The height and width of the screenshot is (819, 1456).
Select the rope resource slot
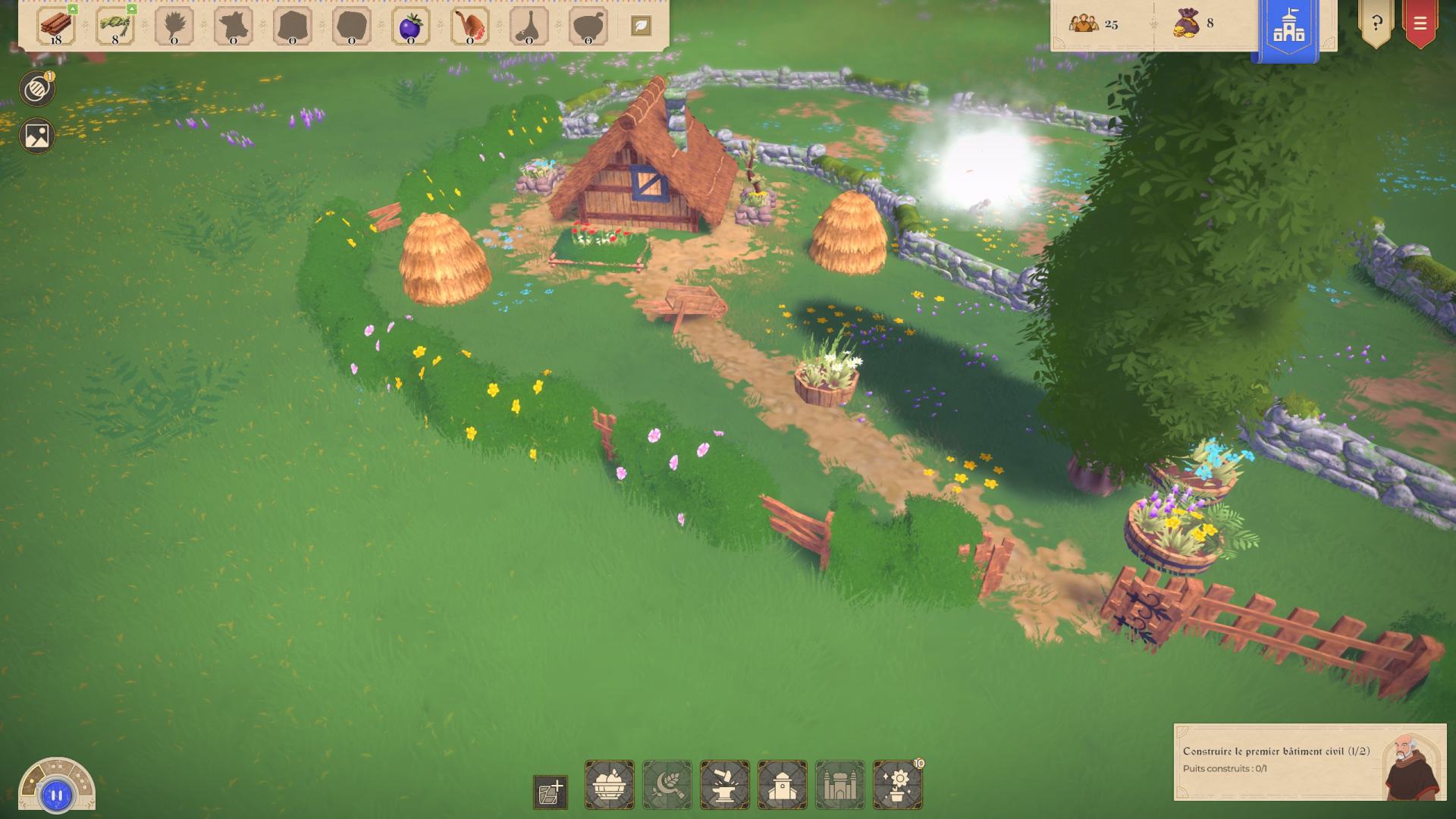[x=115, y=27]
